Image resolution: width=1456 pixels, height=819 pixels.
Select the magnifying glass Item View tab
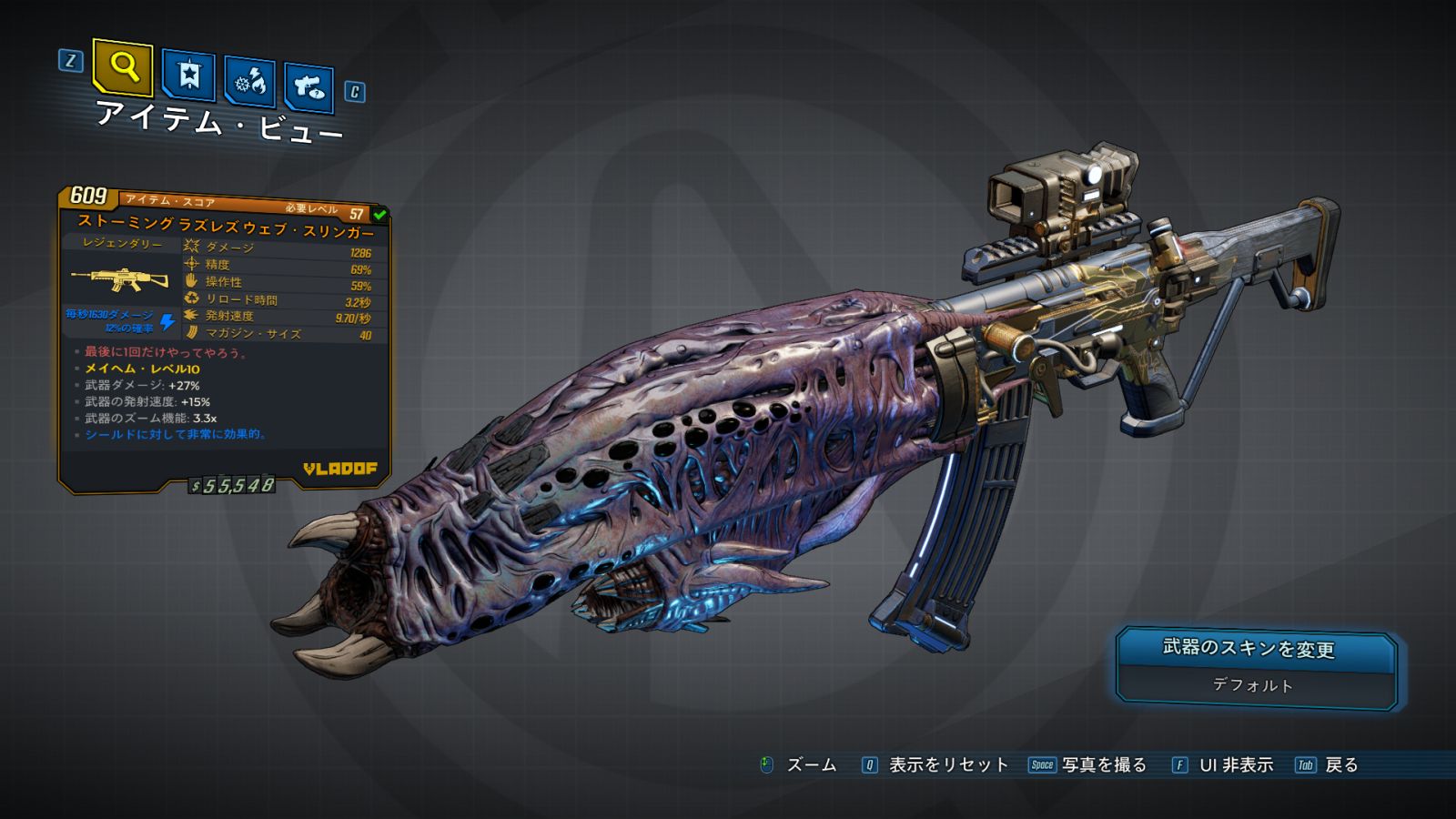pos(123,66)
